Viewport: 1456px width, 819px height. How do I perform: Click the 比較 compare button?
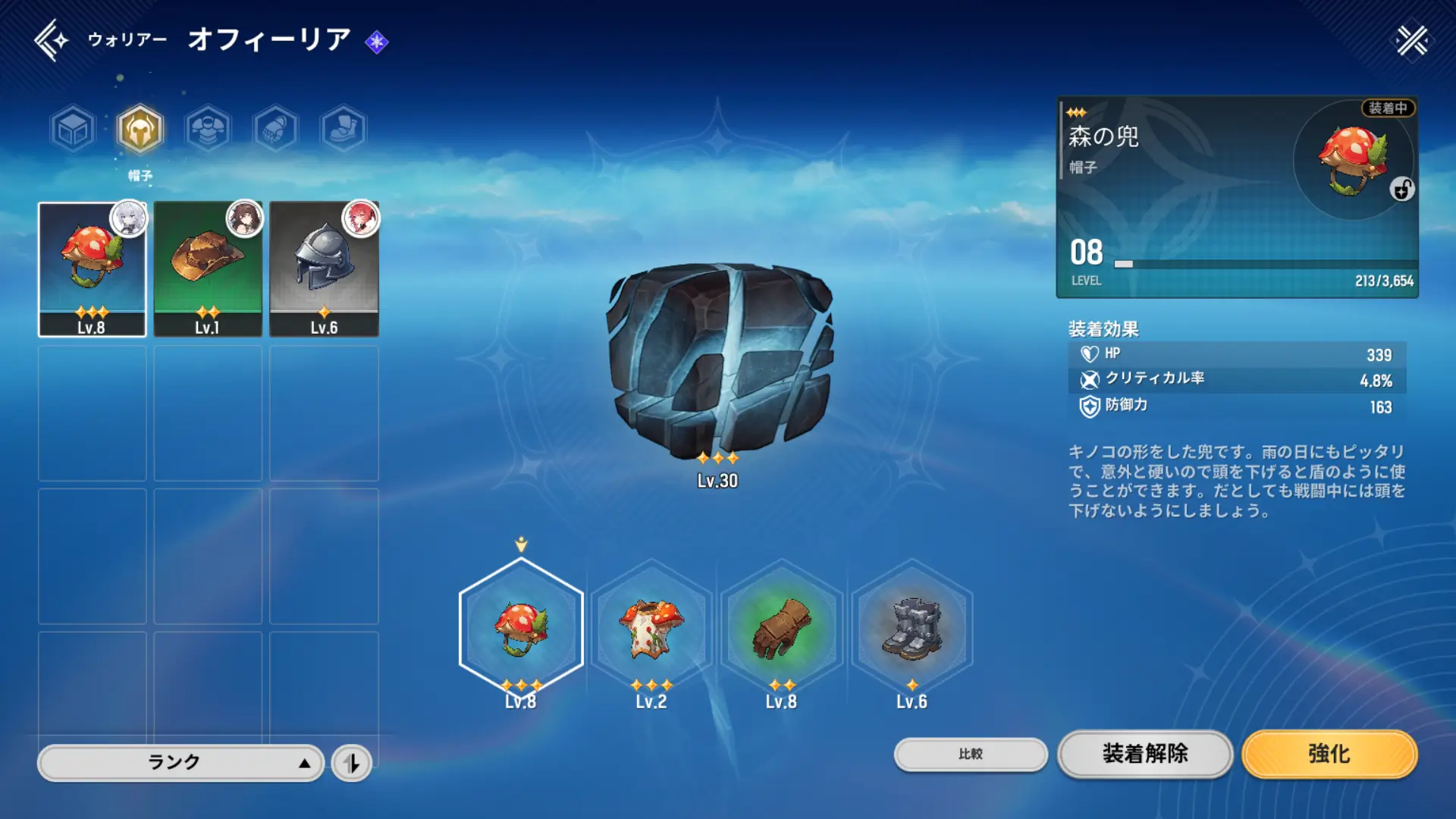tap(971, 754)
